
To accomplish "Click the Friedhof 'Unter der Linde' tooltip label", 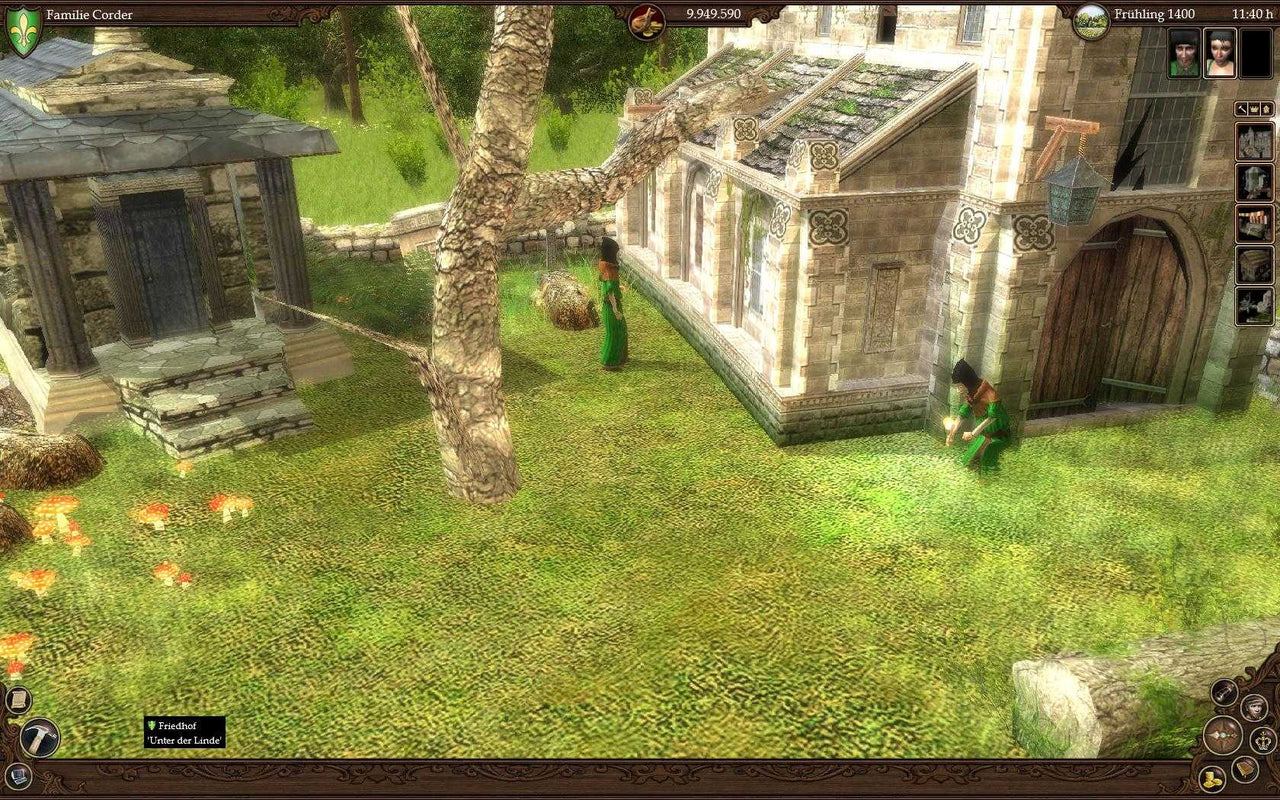I will (185, 731).
